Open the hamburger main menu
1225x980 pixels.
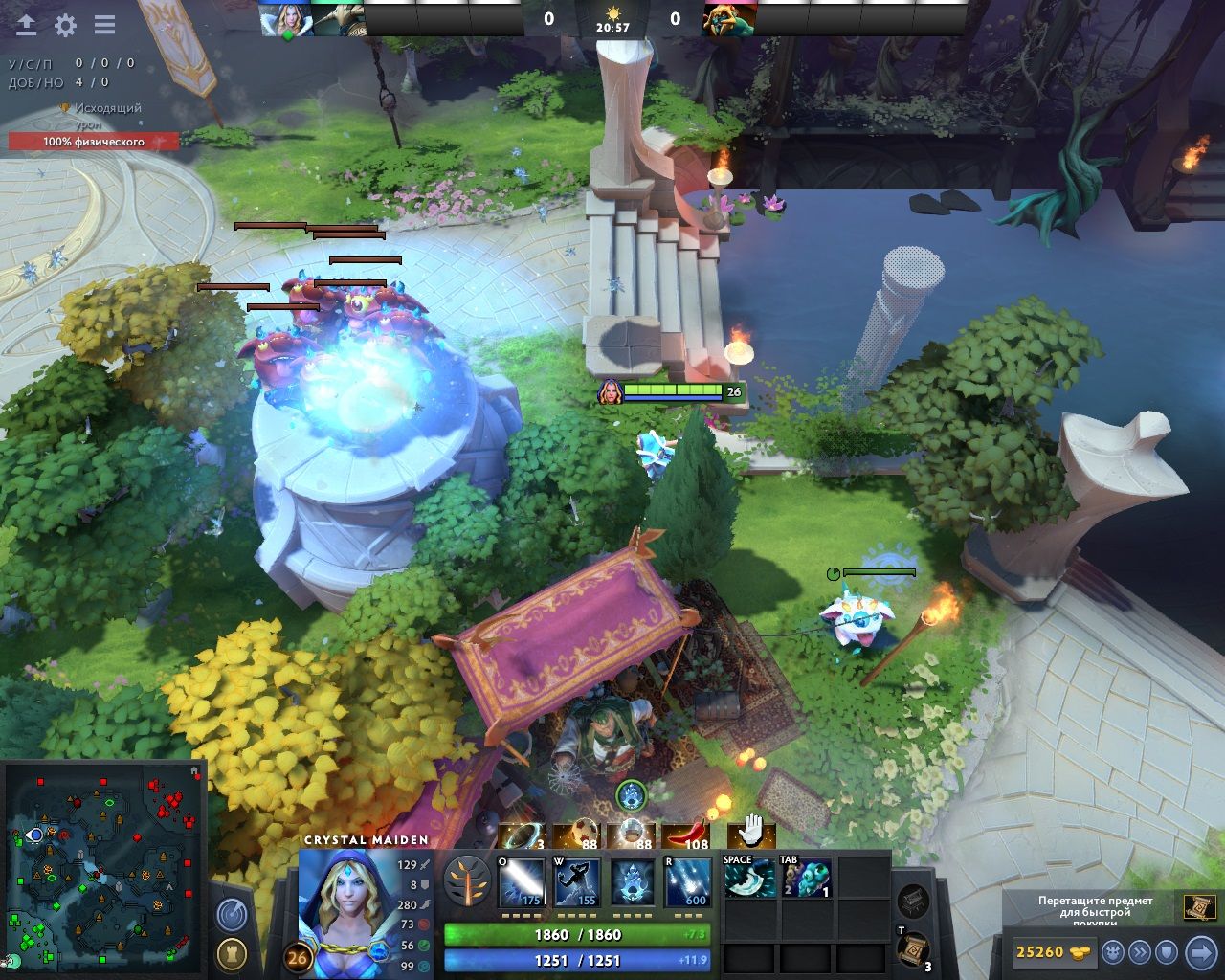[x=104, y=25]
